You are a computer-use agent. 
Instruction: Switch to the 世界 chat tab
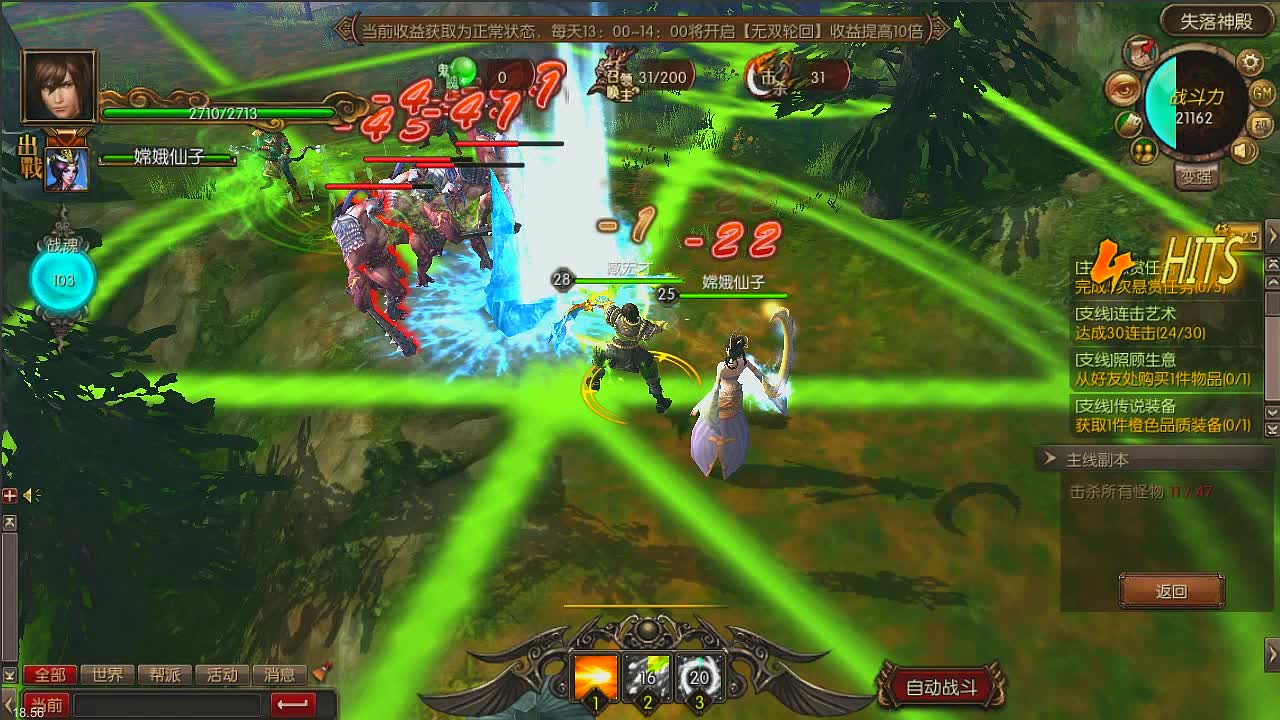point(108,675)
